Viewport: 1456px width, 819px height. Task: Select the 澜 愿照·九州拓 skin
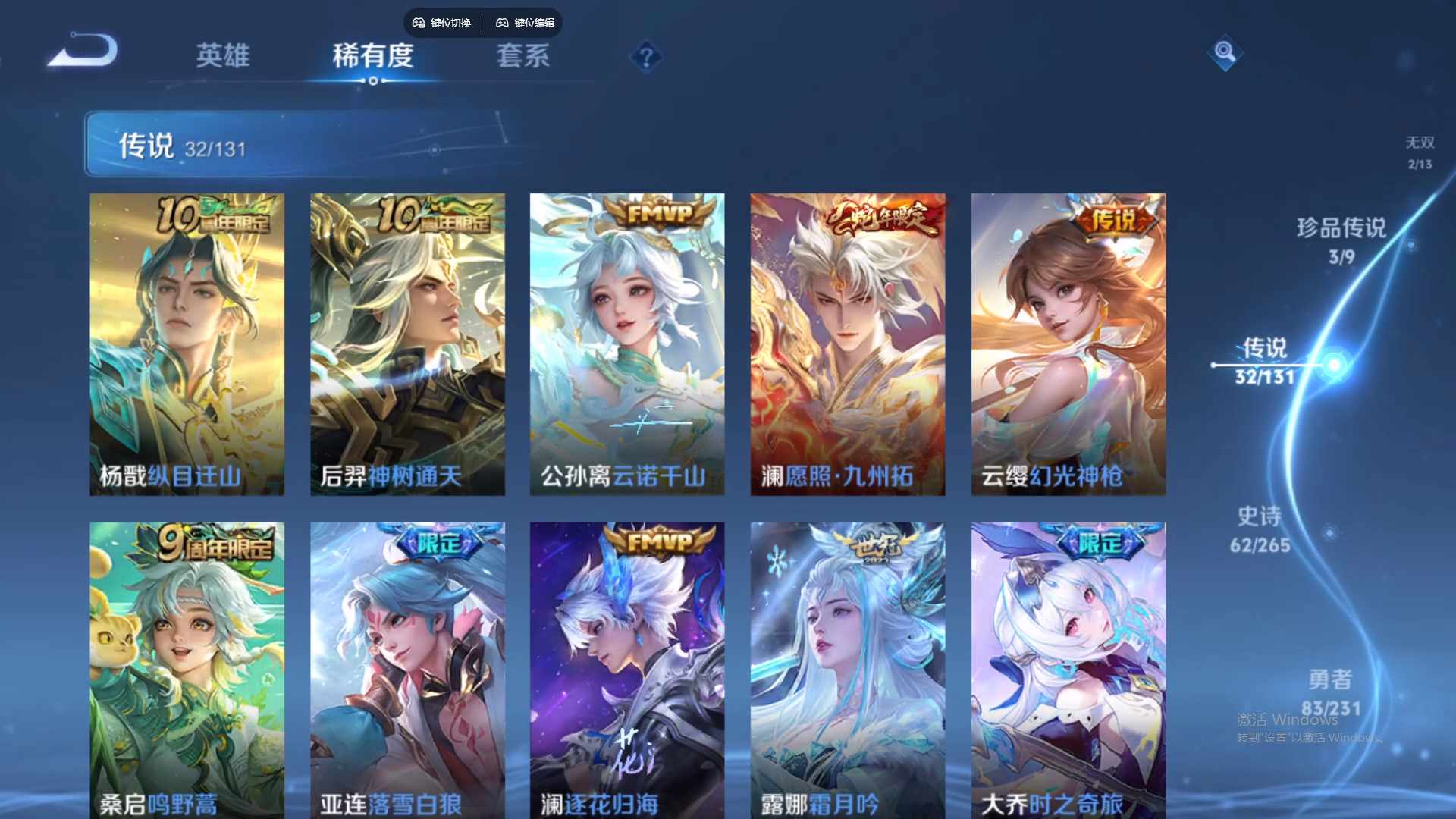848,341
